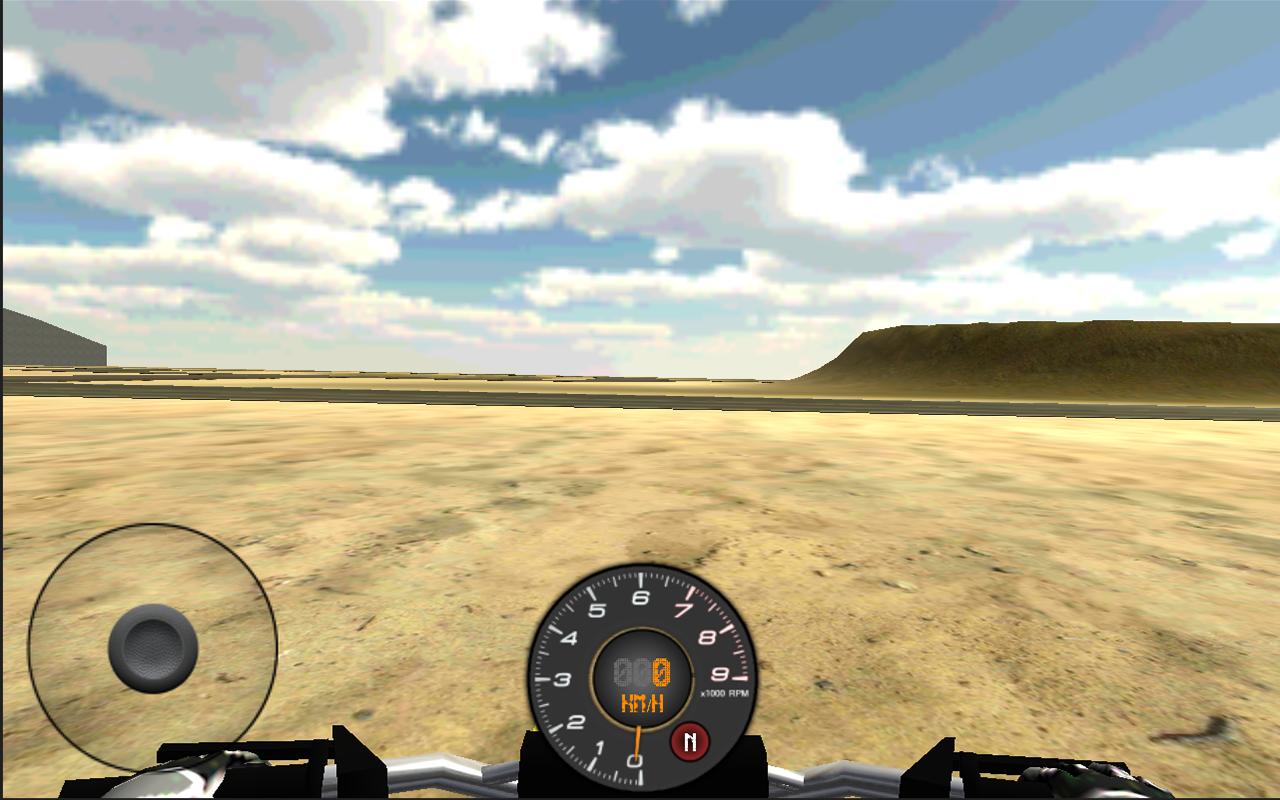Toggle the neutral gear button

pyautogui.click(x=691, y=740)
